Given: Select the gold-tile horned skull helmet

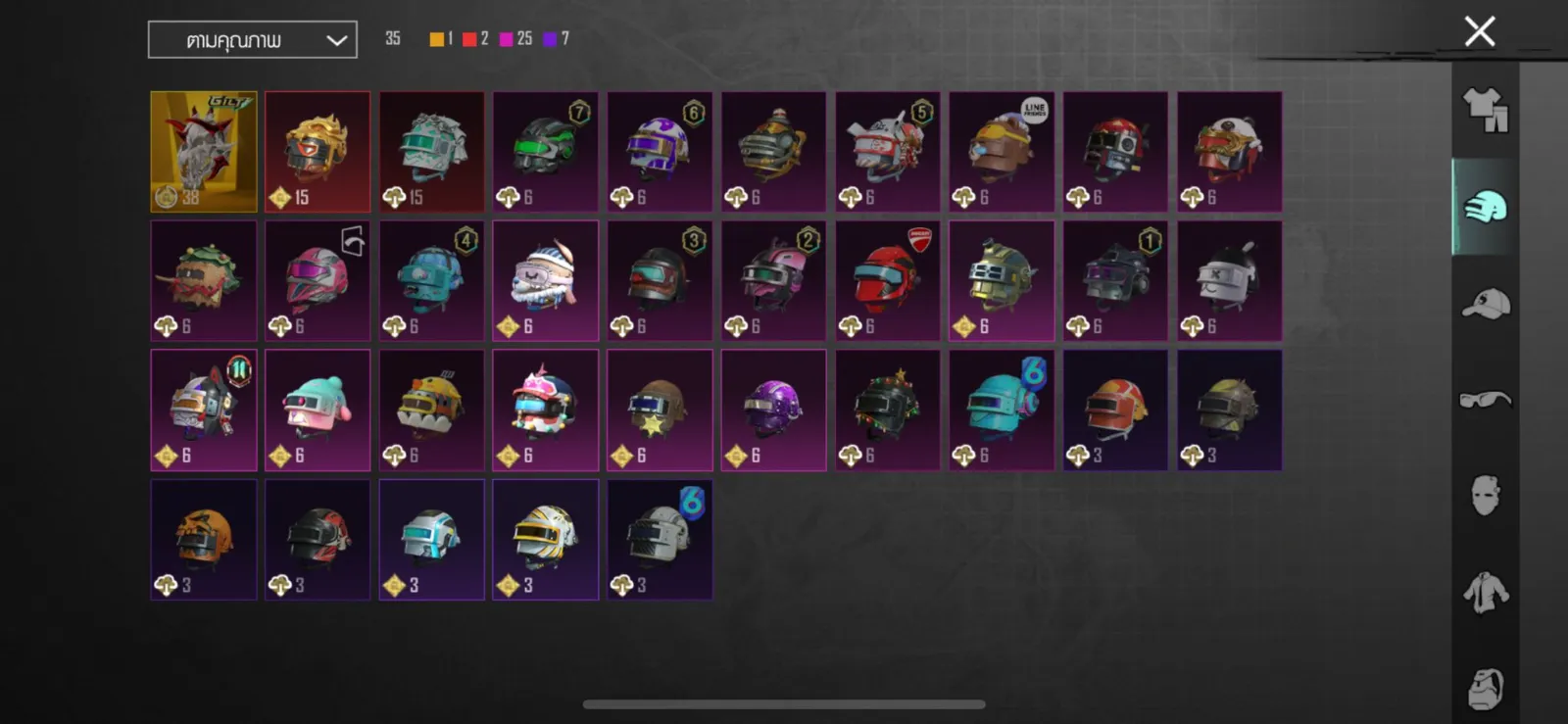Looking at the screenshot, I should tap(204, 152).
